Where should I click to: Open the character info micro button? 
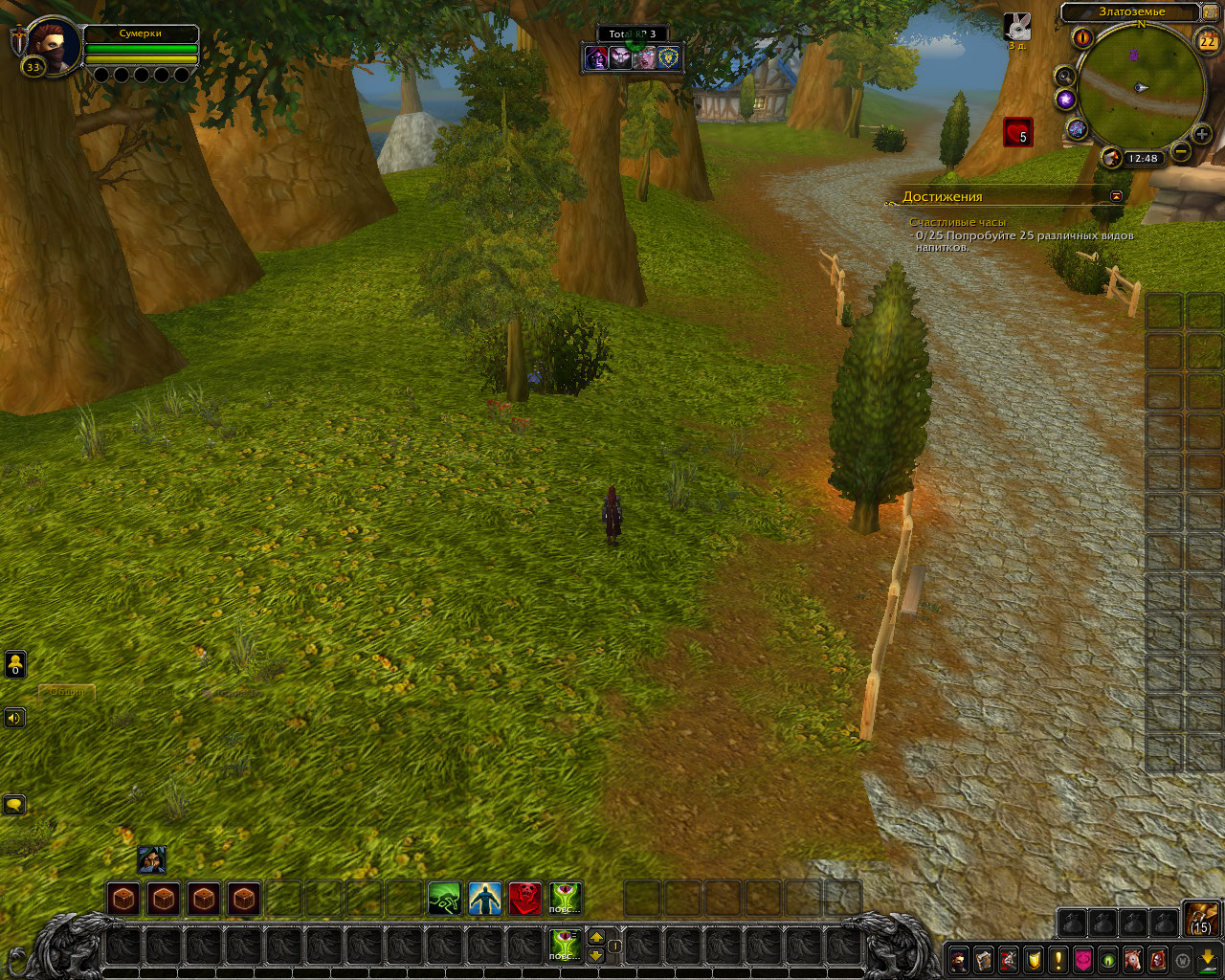(x=958, y=959)
